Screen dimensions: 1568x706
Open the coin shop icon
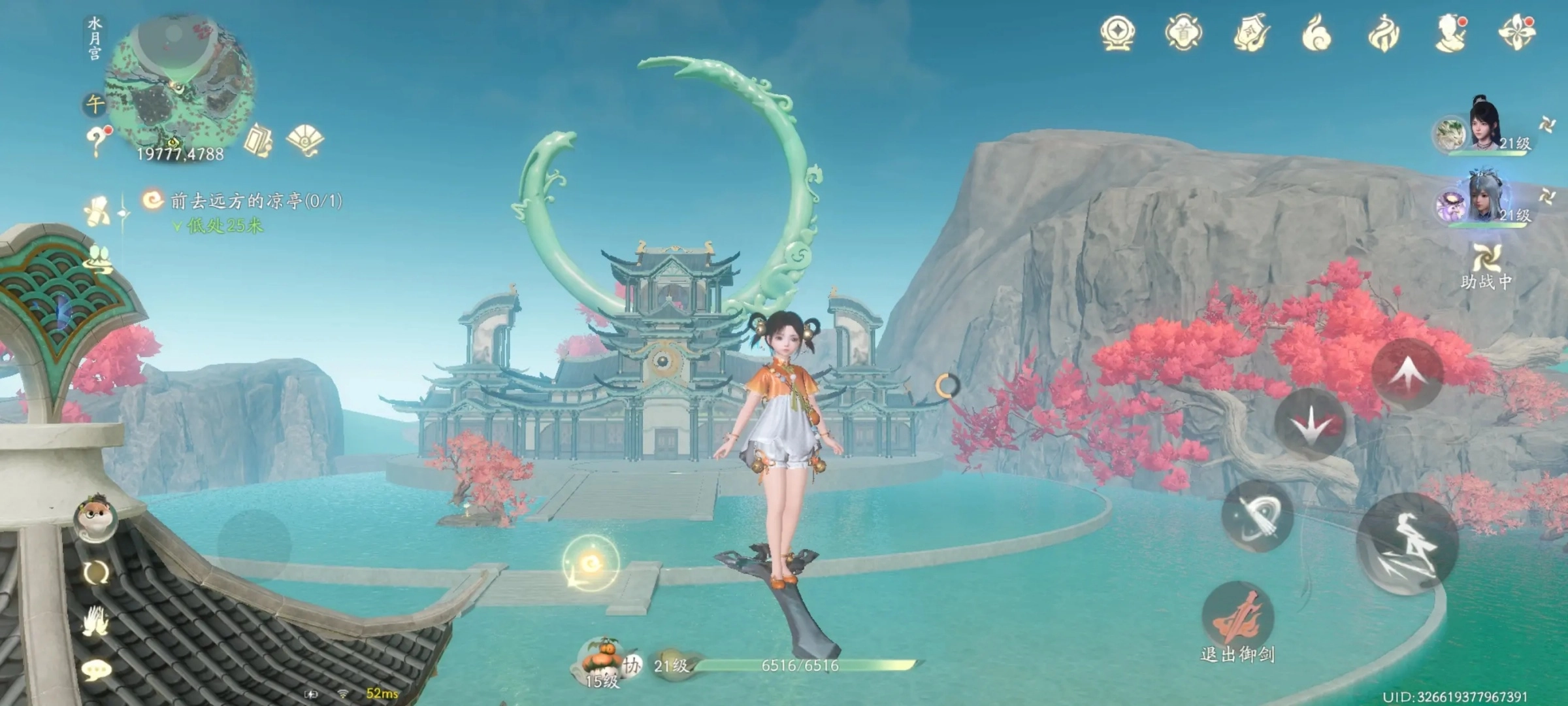1117,33
